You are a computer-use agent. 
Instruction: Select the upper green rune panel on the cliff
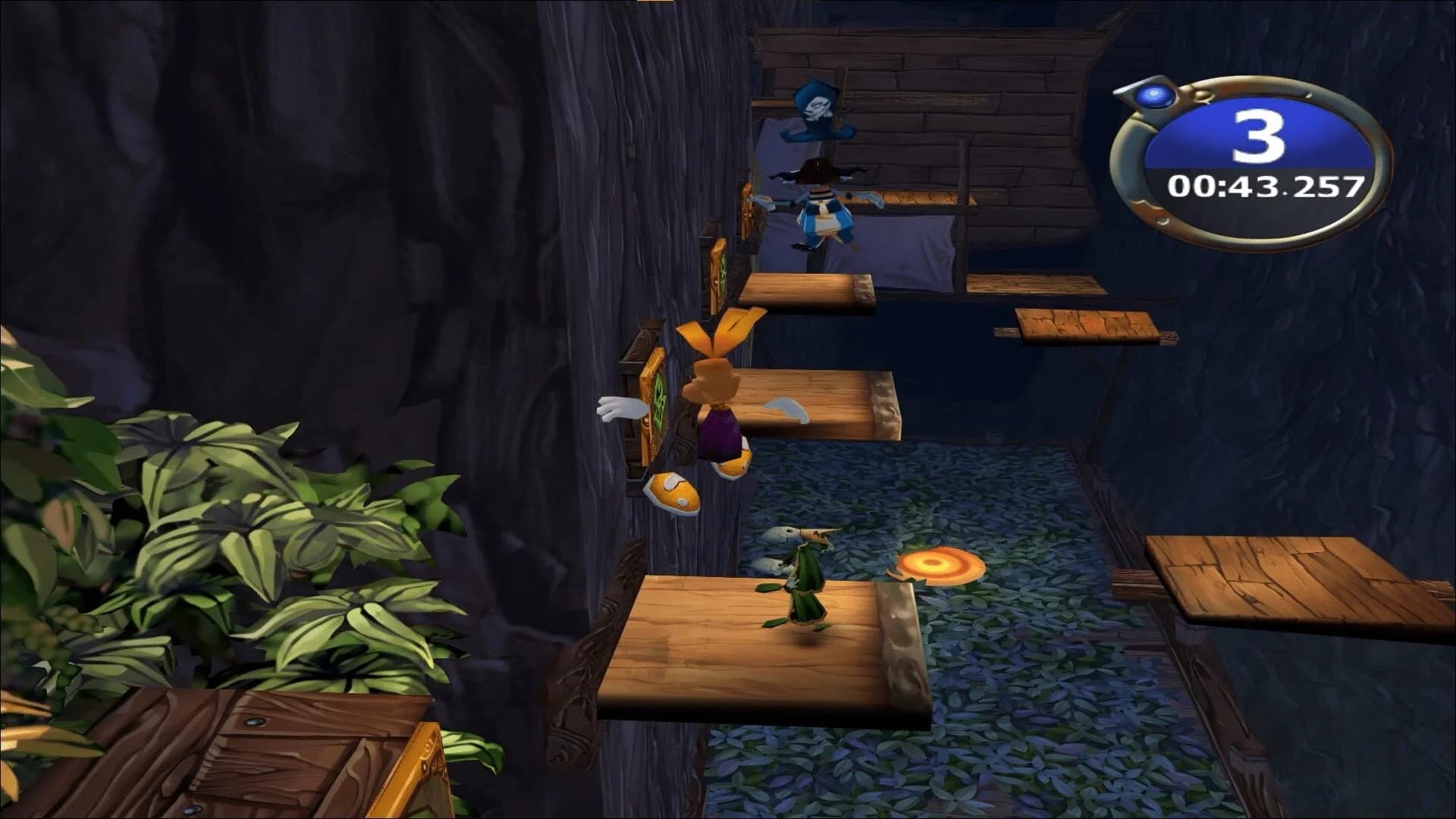(720, 269)
